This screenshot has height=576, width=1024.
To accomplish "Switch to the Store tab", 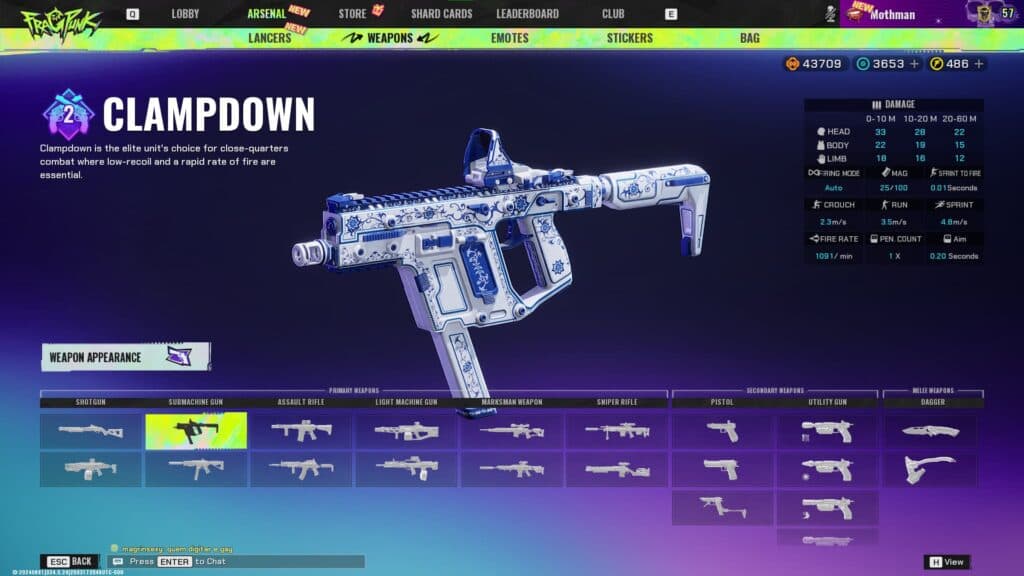I will (x=352, y=14).
